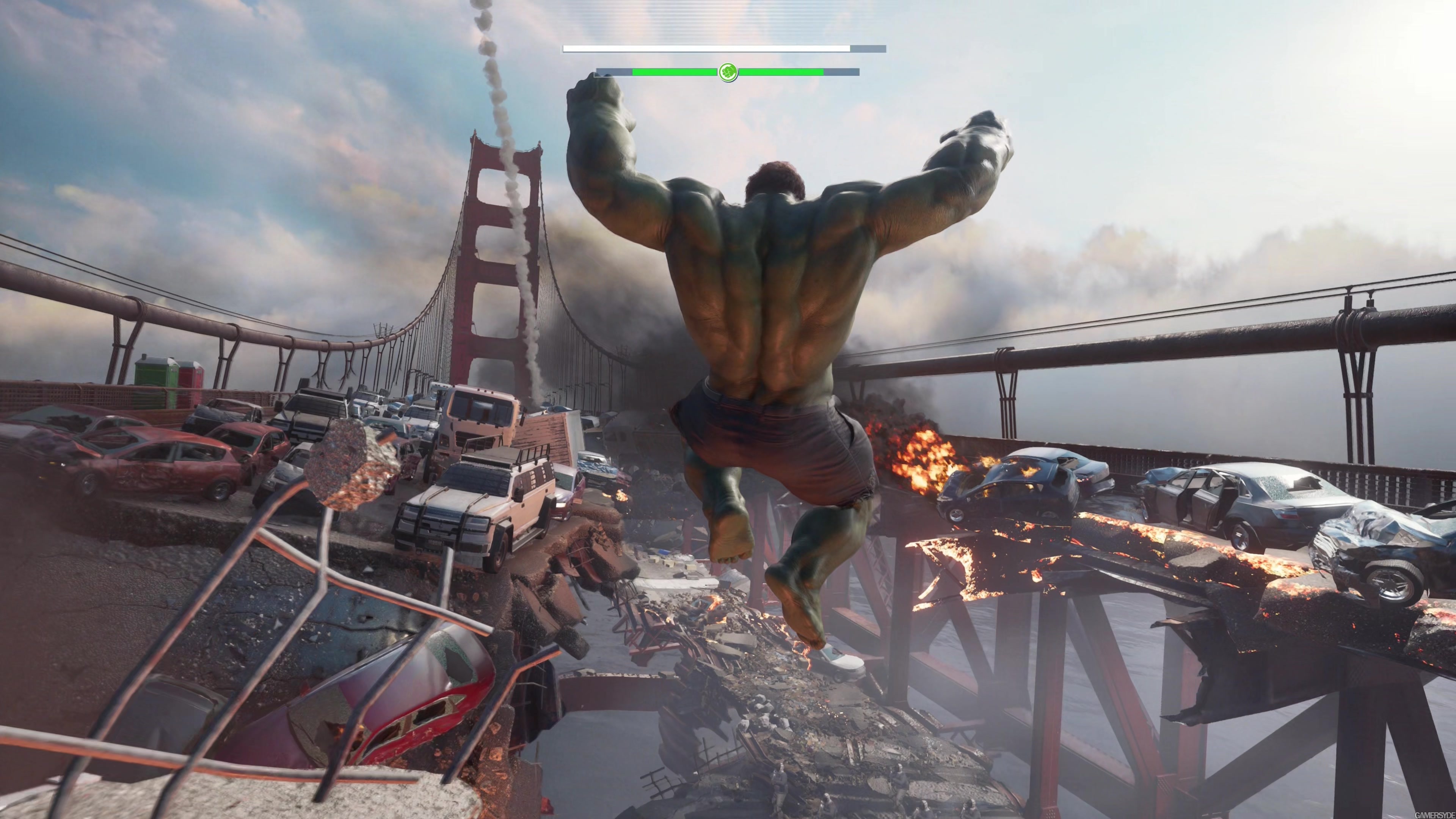The image size is (1456, 819).
Task: Click the white delivery truck in the traffic jam
Action: click(x=478, y=416)
